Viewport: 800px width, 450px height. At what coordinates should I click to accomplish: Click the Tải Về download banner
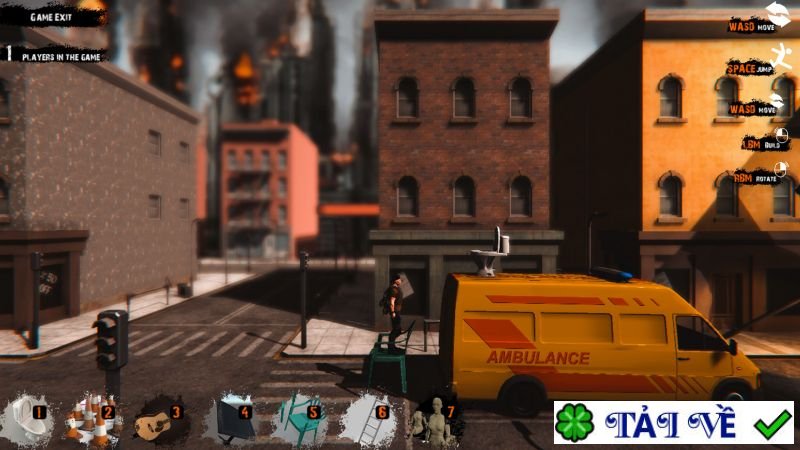(x=673, y=423)
